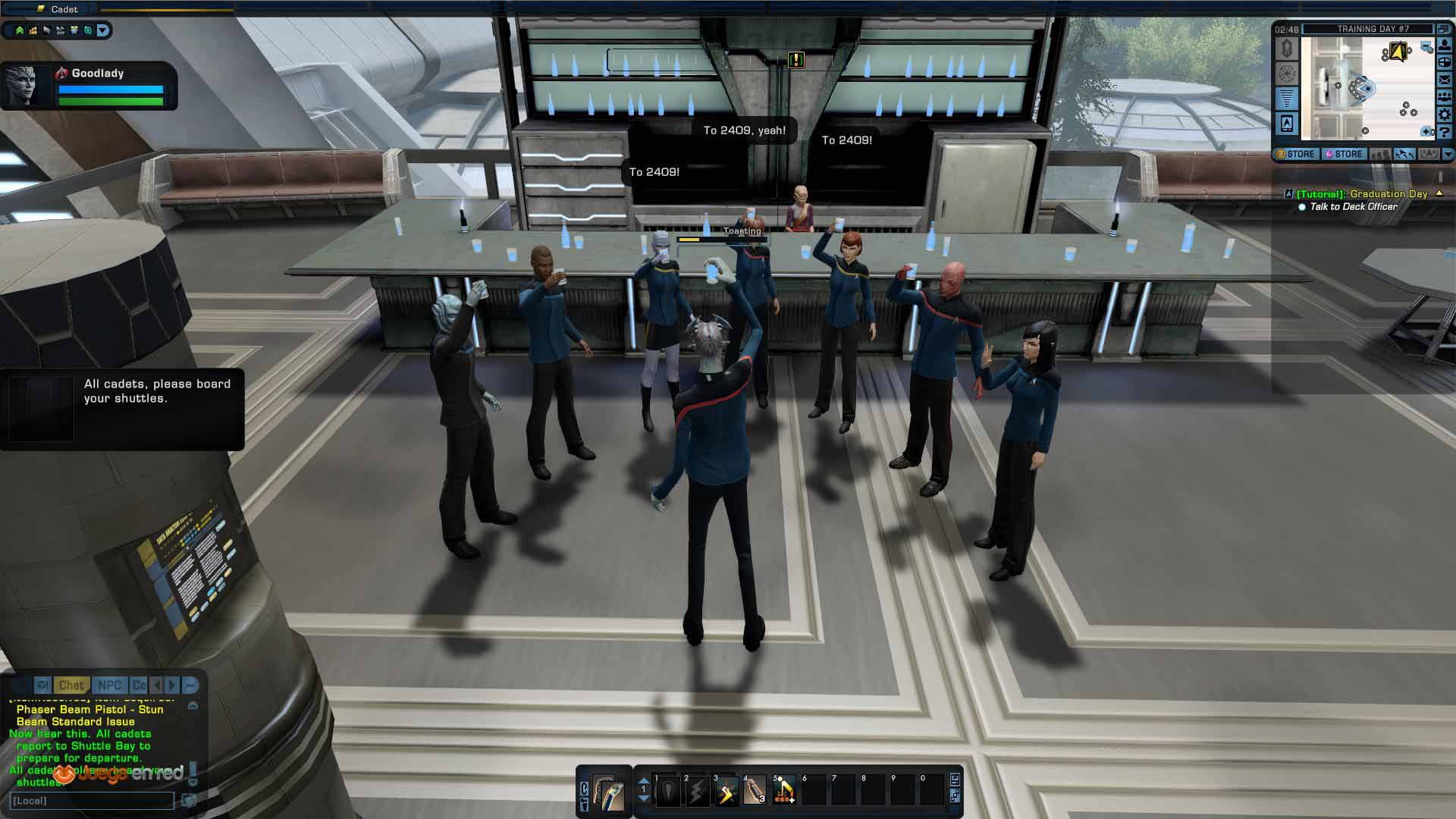Open the character silhouette icon beside minimap
1456x819 pixels.
coord(1445,45)
